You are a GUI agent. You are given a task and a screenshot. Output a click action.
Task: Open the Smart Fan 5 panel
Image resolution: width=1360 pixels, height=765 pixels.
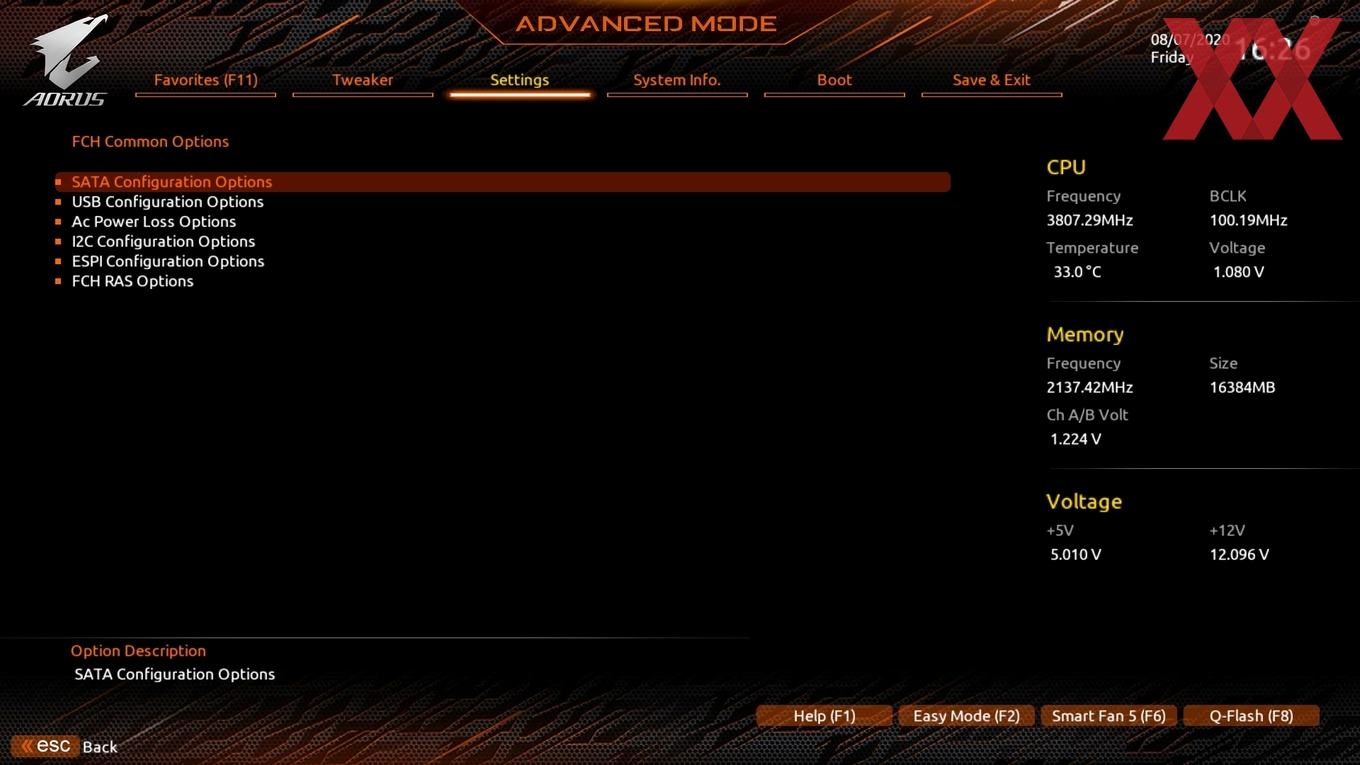click(x=1108, y=715)
